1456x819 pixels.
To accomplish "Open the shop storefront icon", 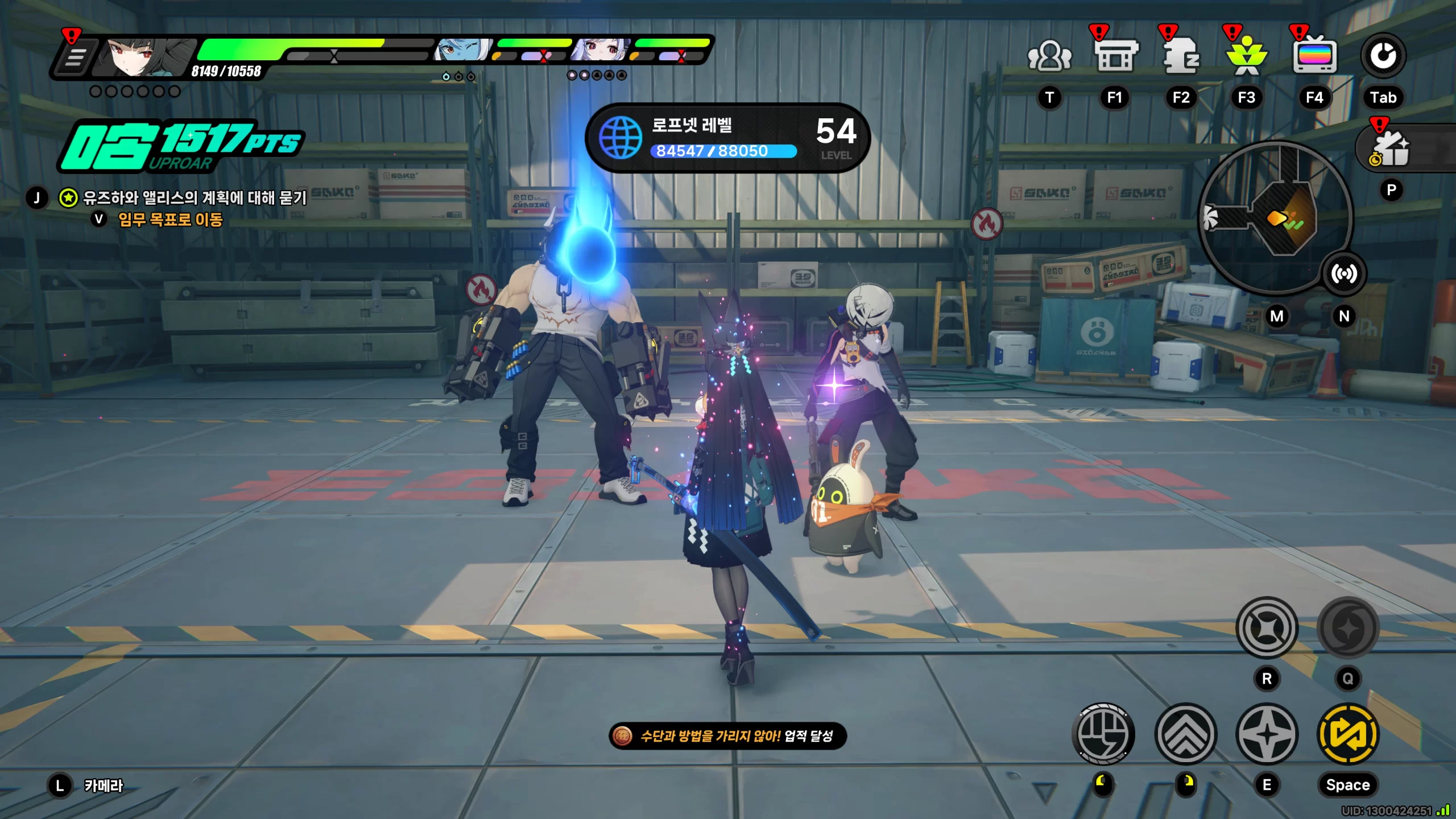I will (1115, 57).
